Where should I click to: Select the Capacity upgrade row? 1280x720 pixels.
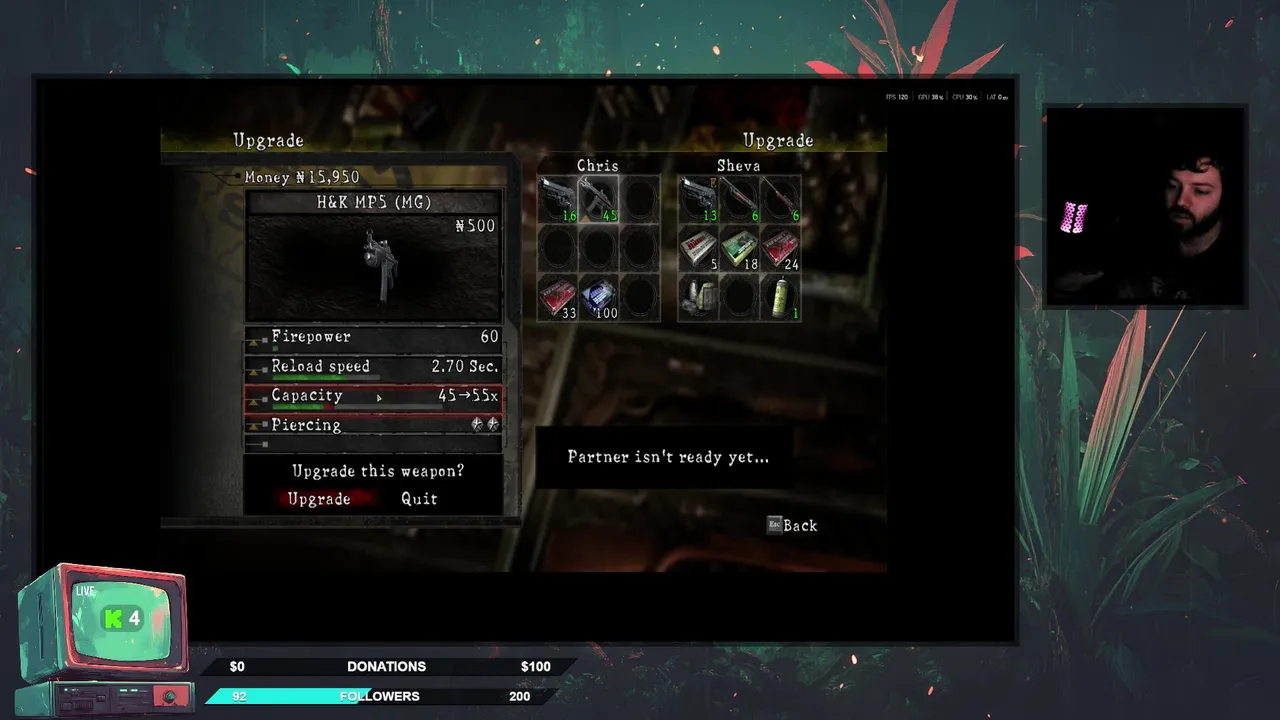point(373,396)
